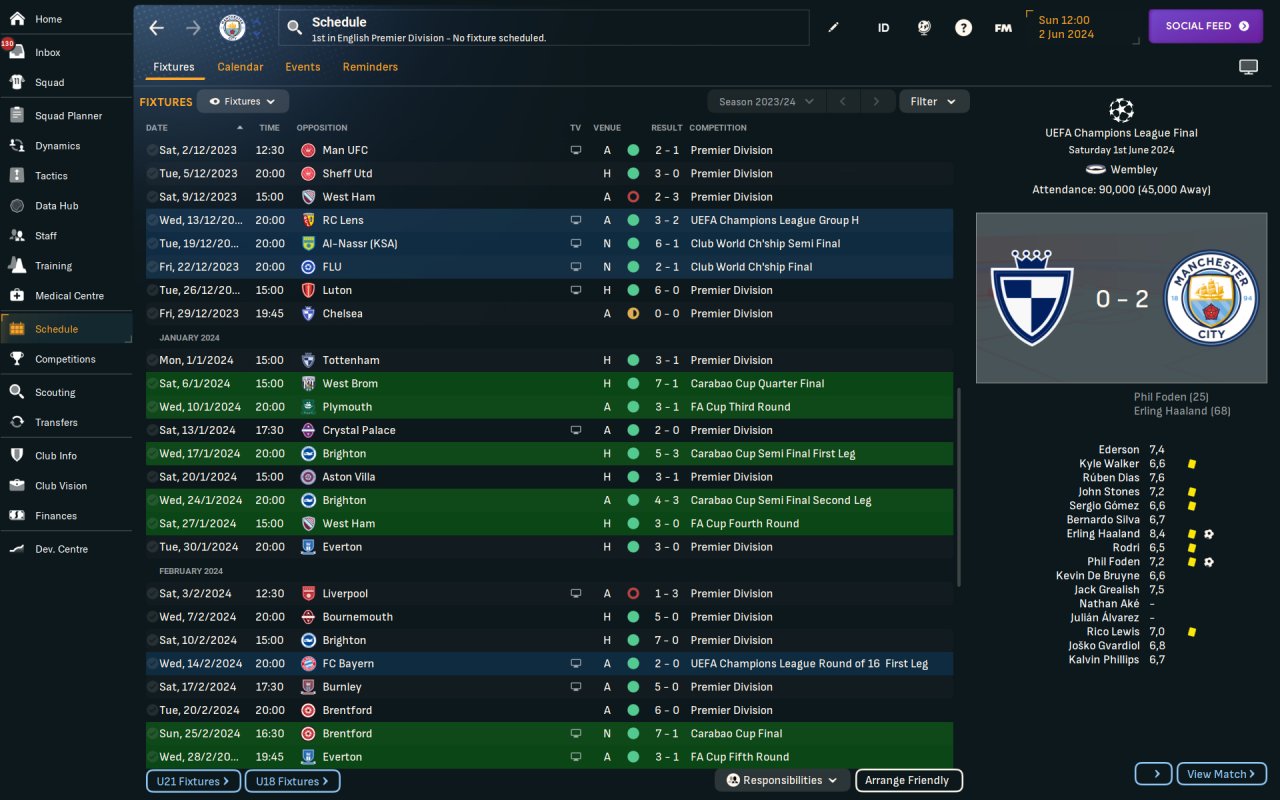Choose Arrange Friendly

(908, 780)
